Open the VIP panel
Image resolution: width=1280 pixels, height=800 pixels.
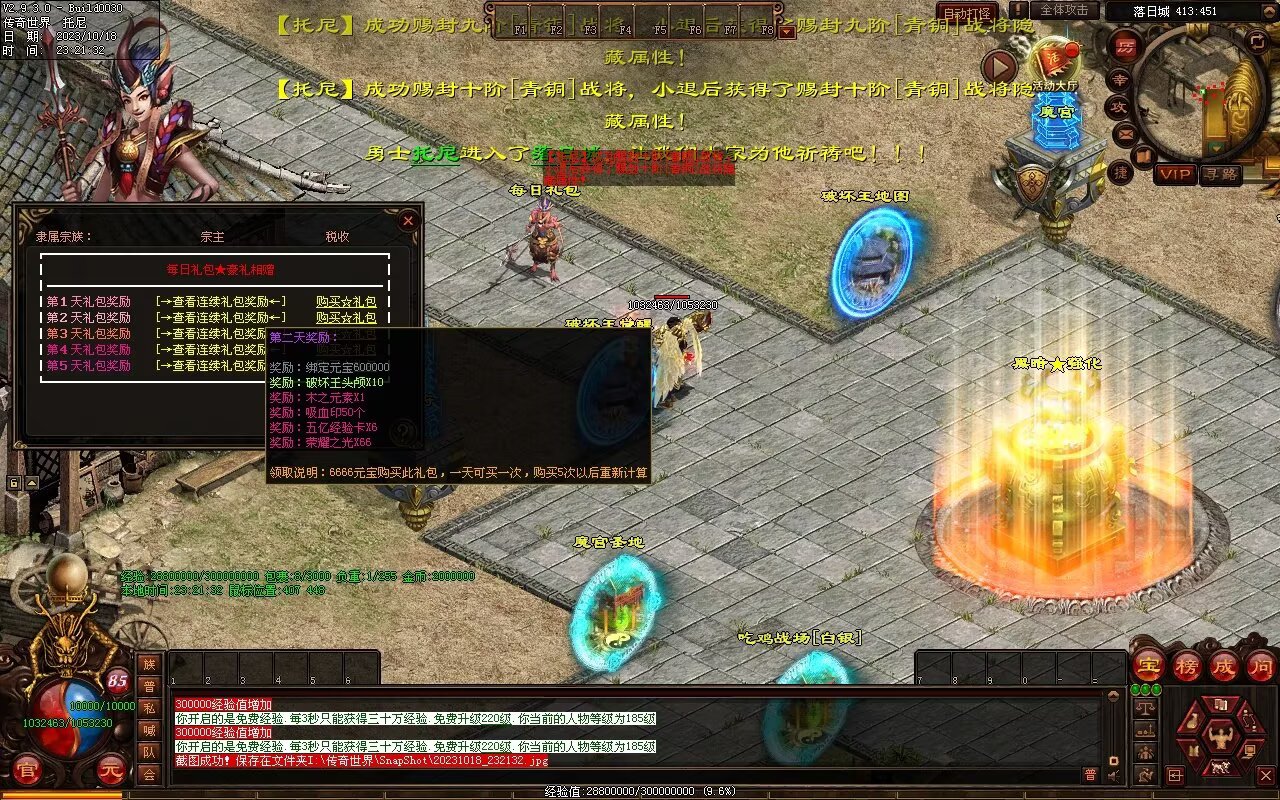[1175, 174]
